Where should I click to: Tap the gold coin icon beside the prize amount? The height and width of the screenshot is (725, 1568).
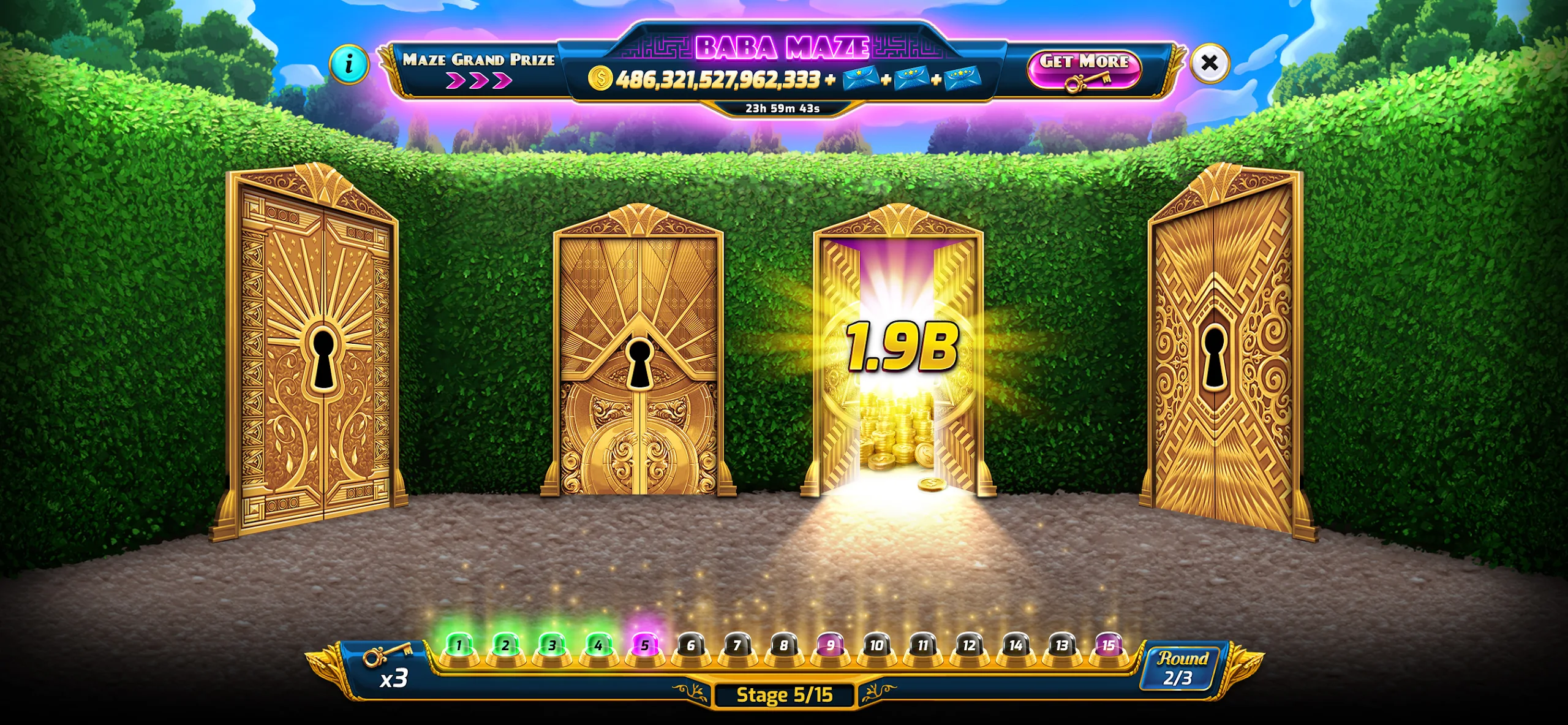click(x=601, y=78)
